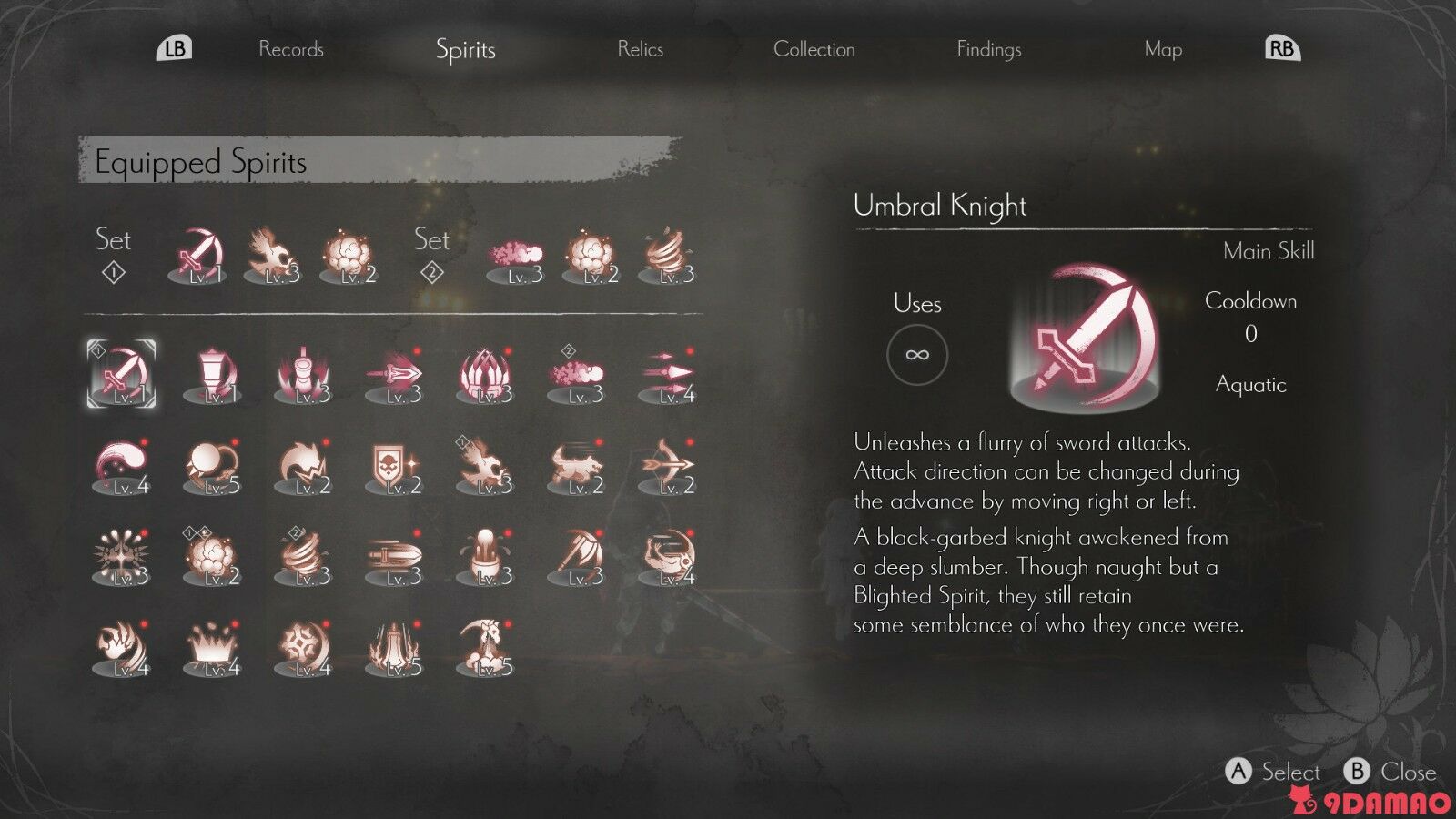Select the snowflake crescent moon spirit
Image resolution: width=1456 pixels, height=819 pixels.
303,648
